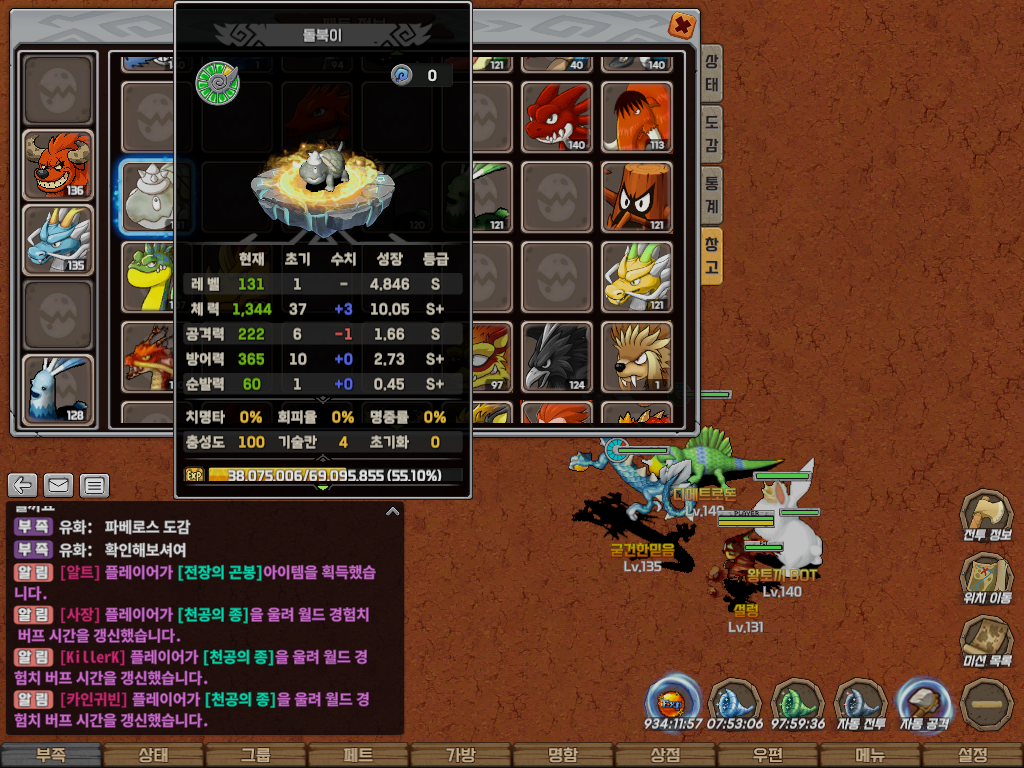Close the pet storage window
1024x768 pixels.
pyautogui.click(x=681, y=25)
